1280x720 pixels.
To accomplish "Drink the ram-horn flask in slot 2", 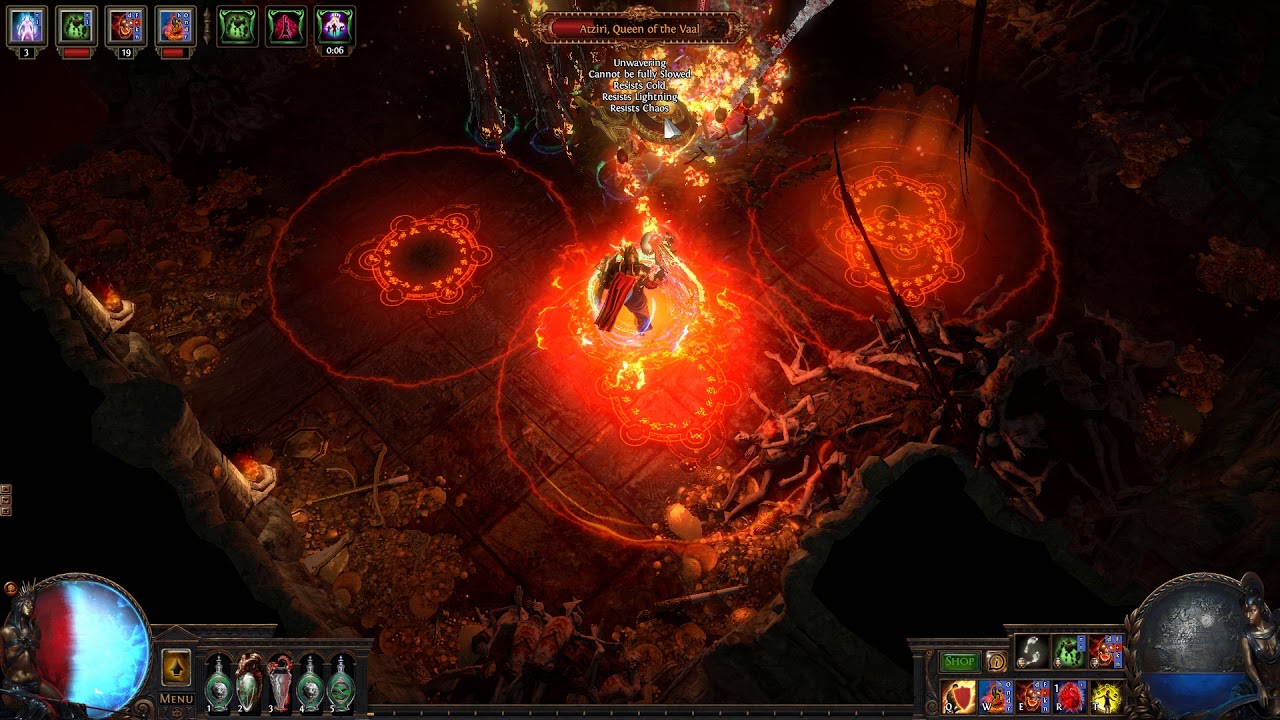I will (249, 683).
